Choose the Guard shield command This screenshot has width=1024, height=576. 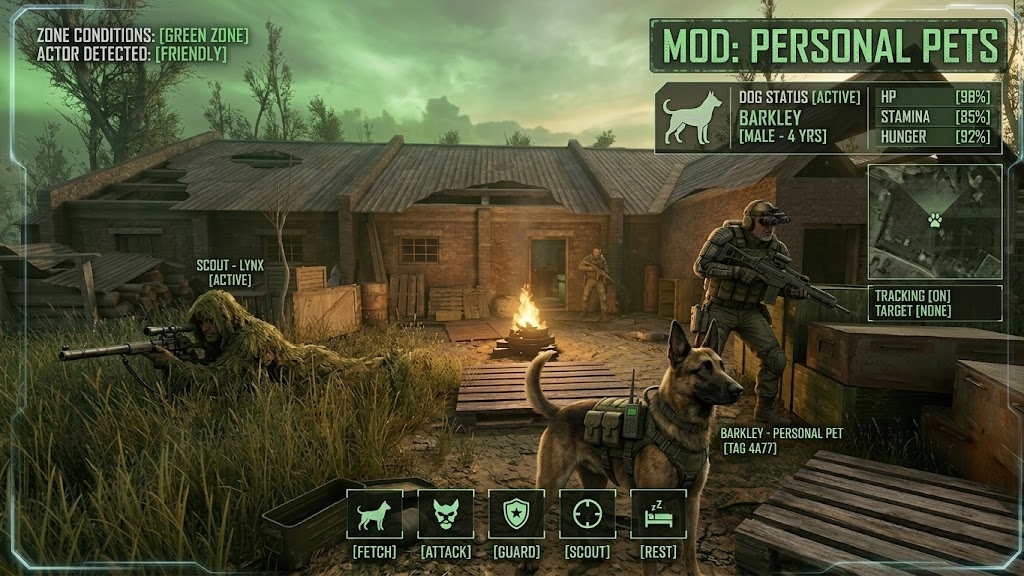coord(517,514)
